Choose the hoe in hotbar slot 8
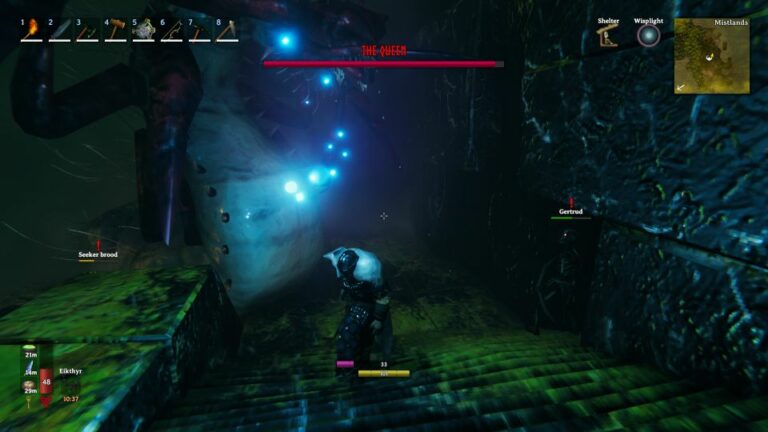Screen dimensions: 768x432 [228, 30]
